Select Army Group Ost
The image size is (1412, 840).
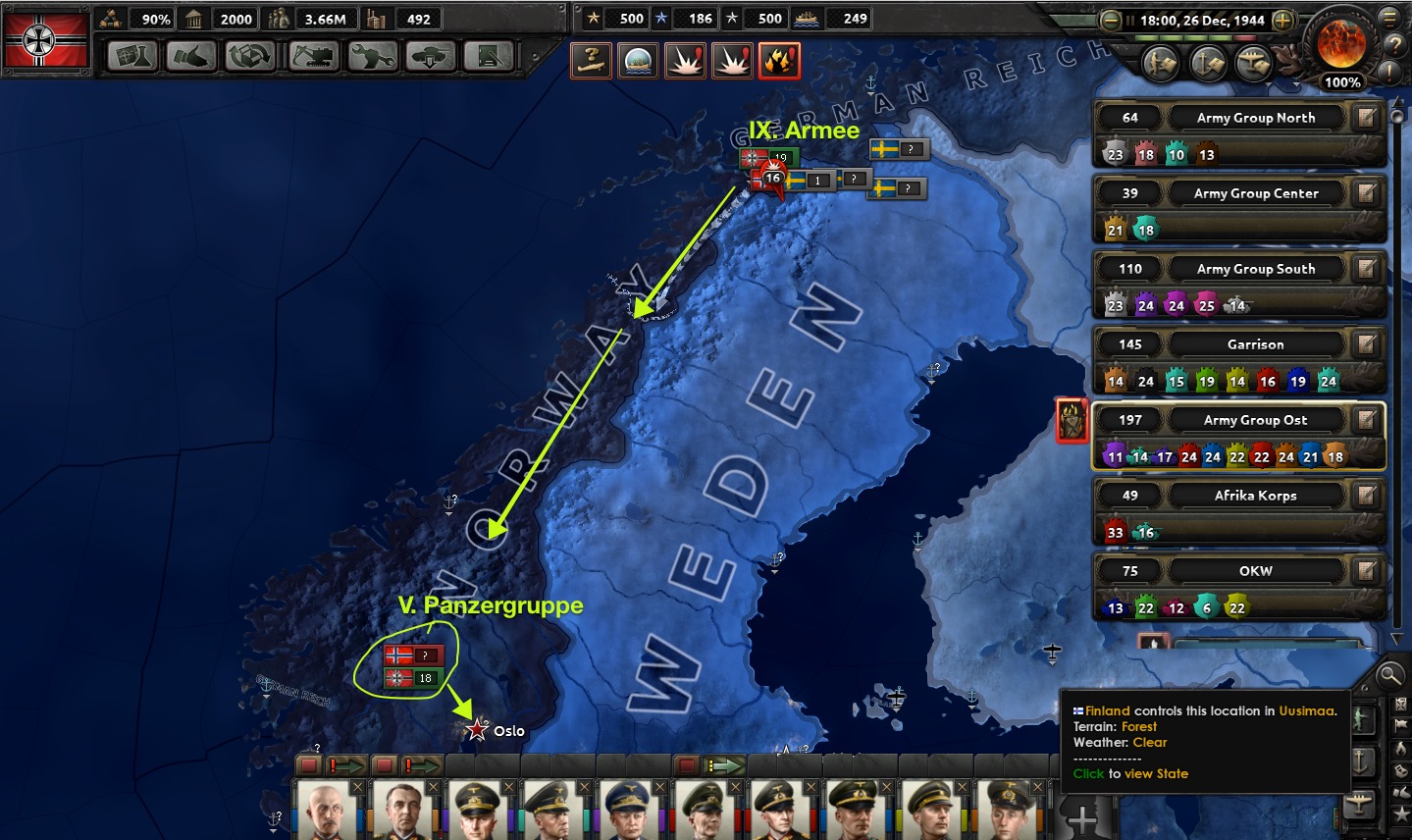(x=1255, y=420)
